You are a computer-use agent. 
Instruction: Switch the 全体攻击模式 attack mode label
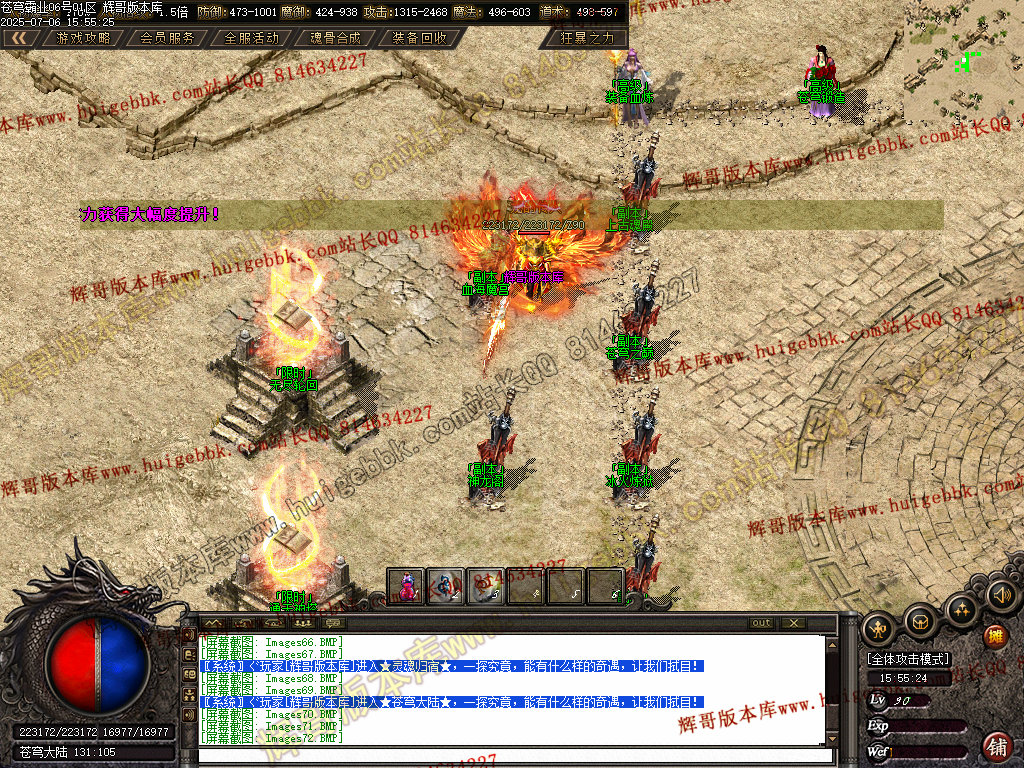tap(908, 659)
